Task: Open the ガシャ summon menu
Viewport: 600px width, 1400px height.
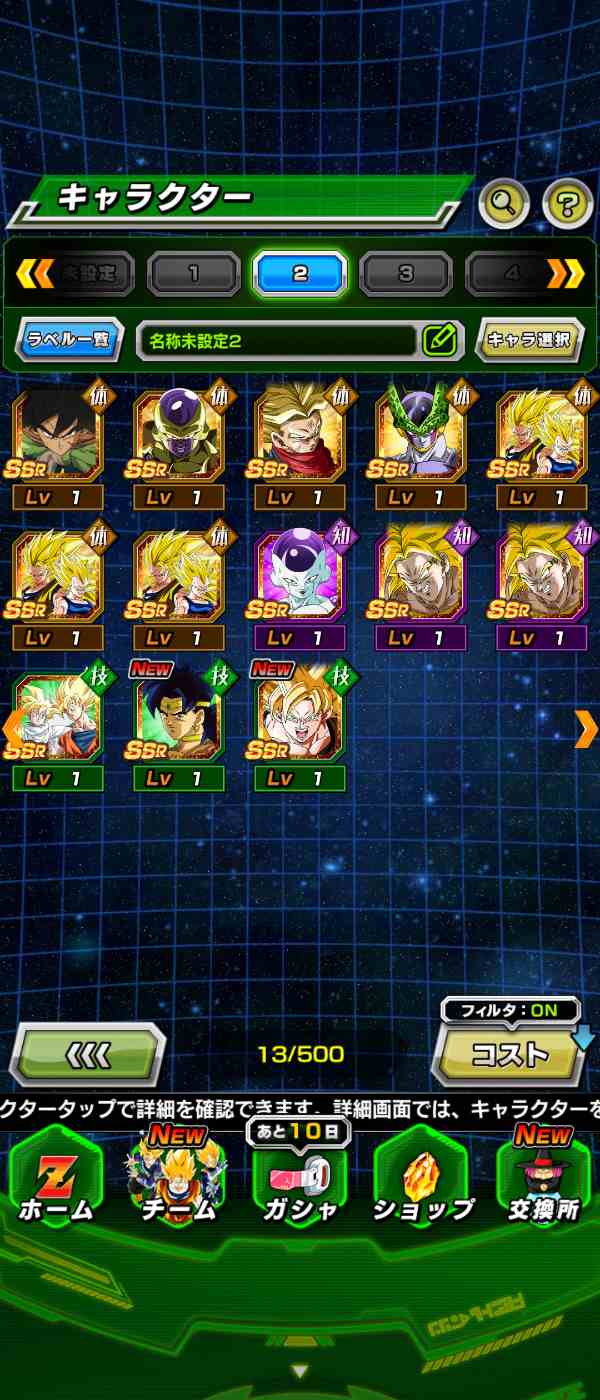Action: 299,1180
